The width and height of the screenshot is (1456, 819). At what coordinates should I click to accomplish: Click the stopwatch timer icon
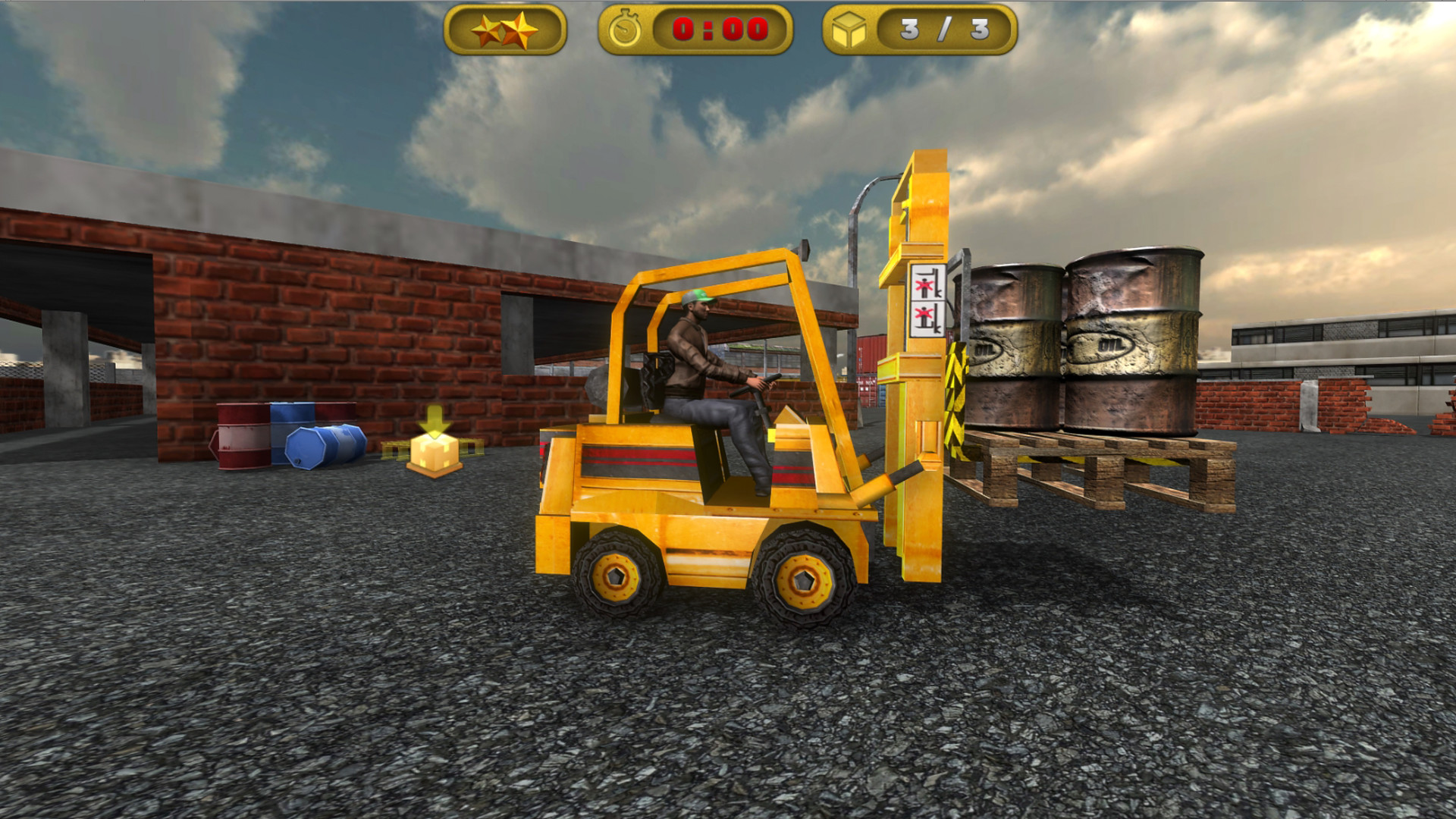coord(626,30)
